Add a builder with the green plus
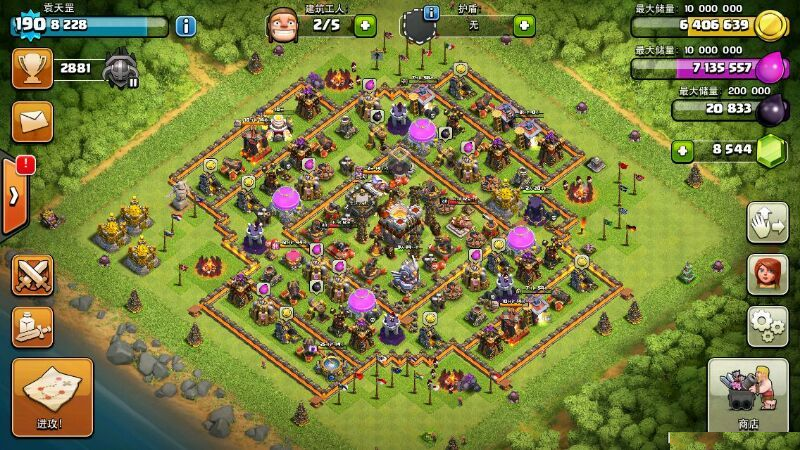This screenshot has width=800, height=450. pyautogui.click(x=365, y=25)
